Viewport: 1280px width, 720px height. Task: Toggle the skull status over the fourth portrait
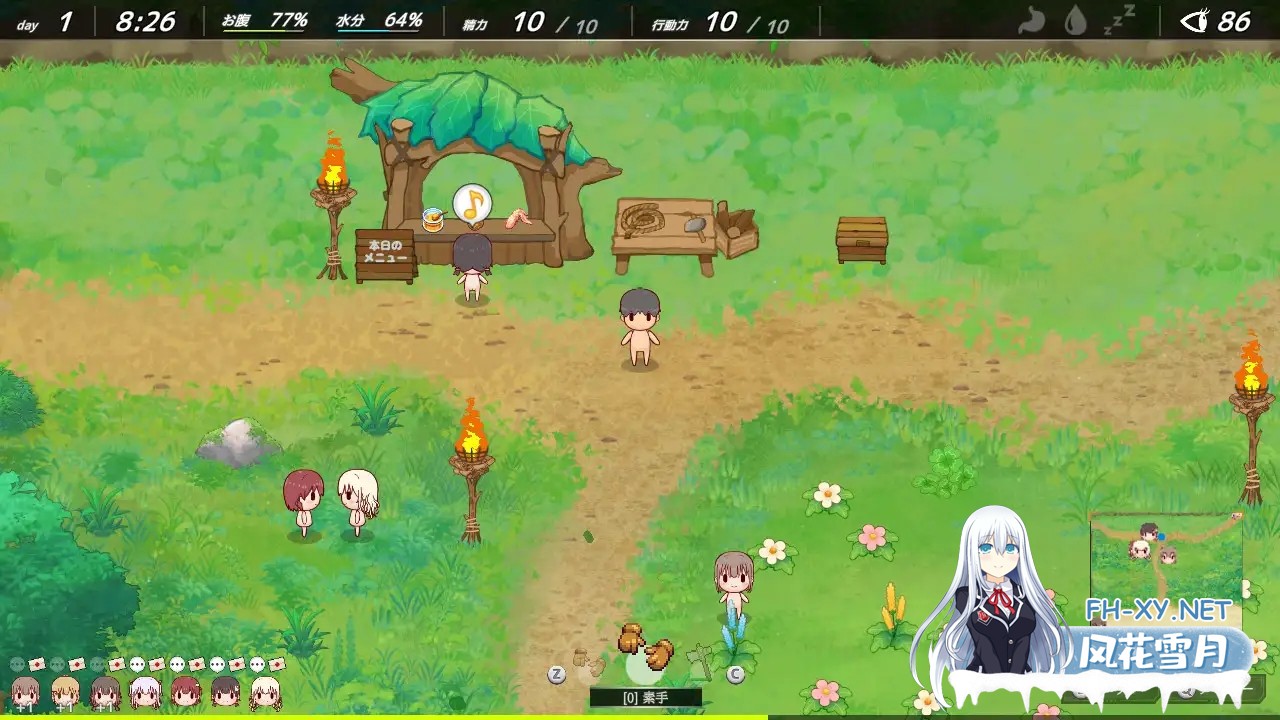[x=138, y=665]
